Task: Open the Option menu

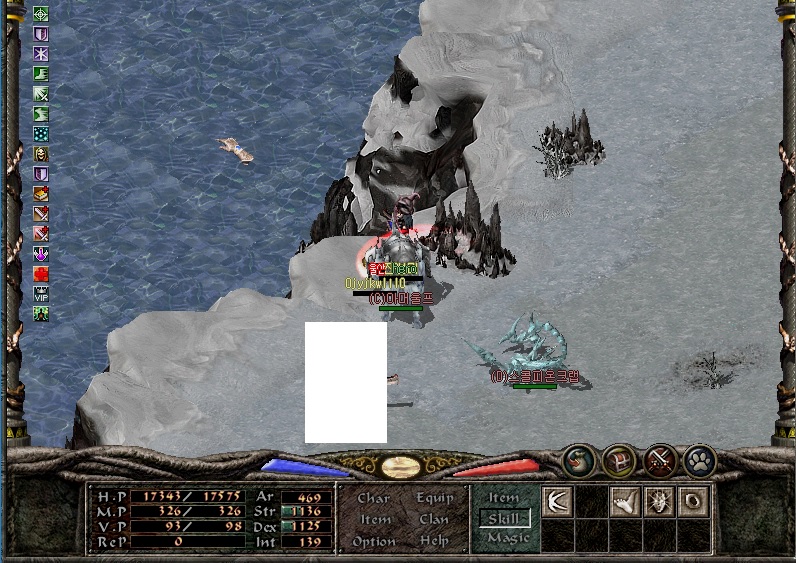Action: (374, 542)
